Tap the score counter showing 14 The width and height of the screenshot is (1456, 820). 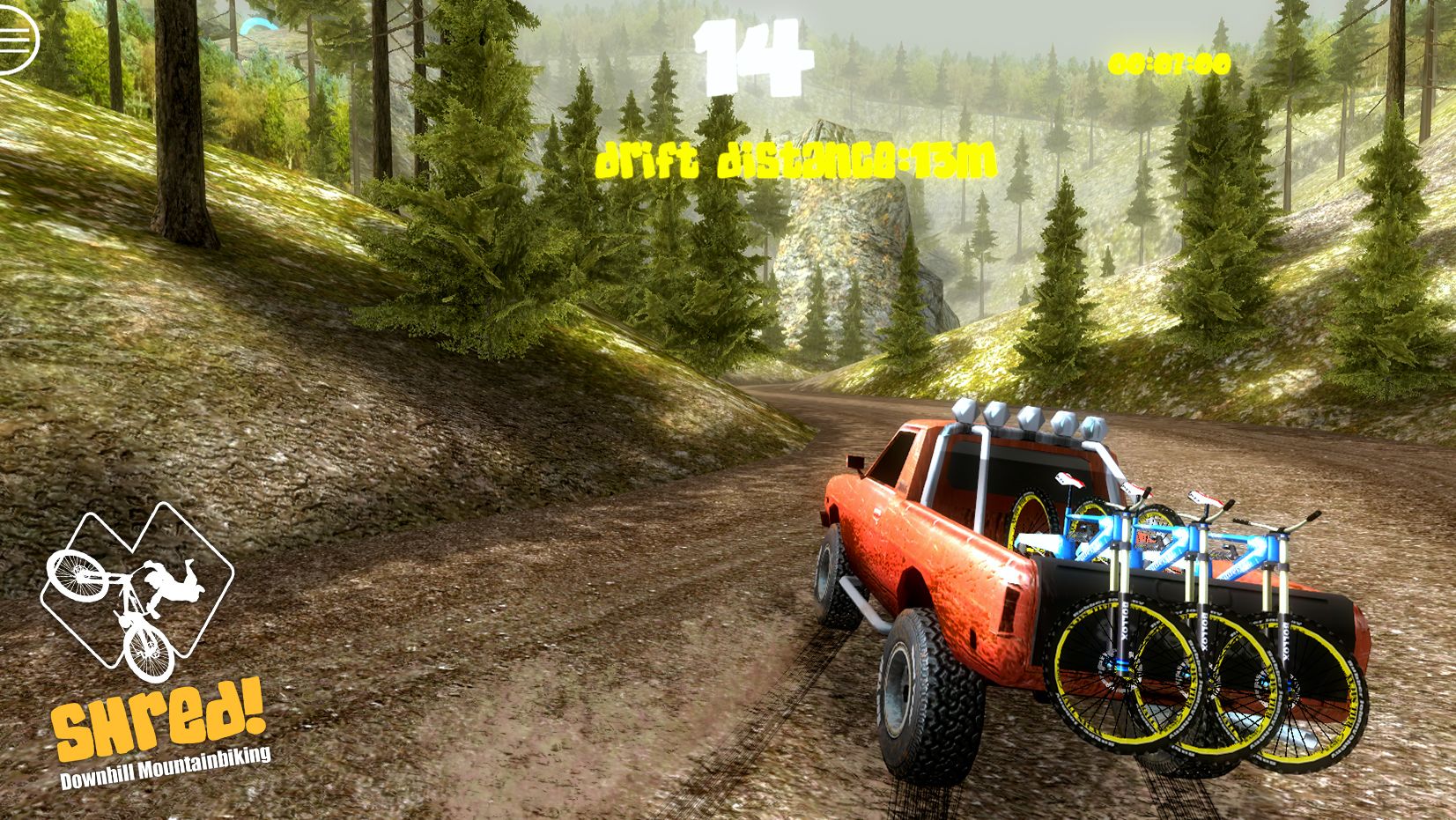point(753,55)
